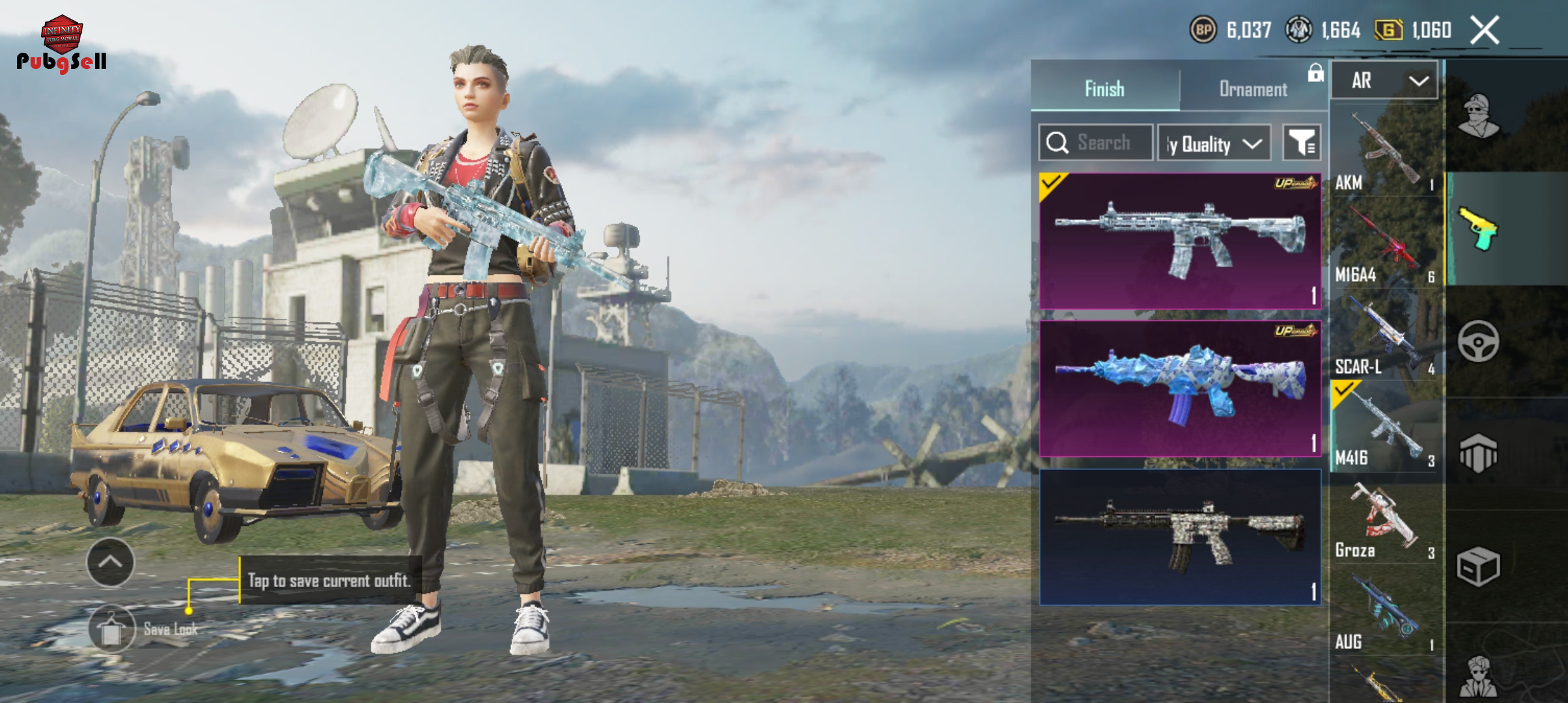Pick SCAR-L from the weapon list
The width and height of the screenshot is (1568, 703).
pyautogui.click(x=1385, y=337)
